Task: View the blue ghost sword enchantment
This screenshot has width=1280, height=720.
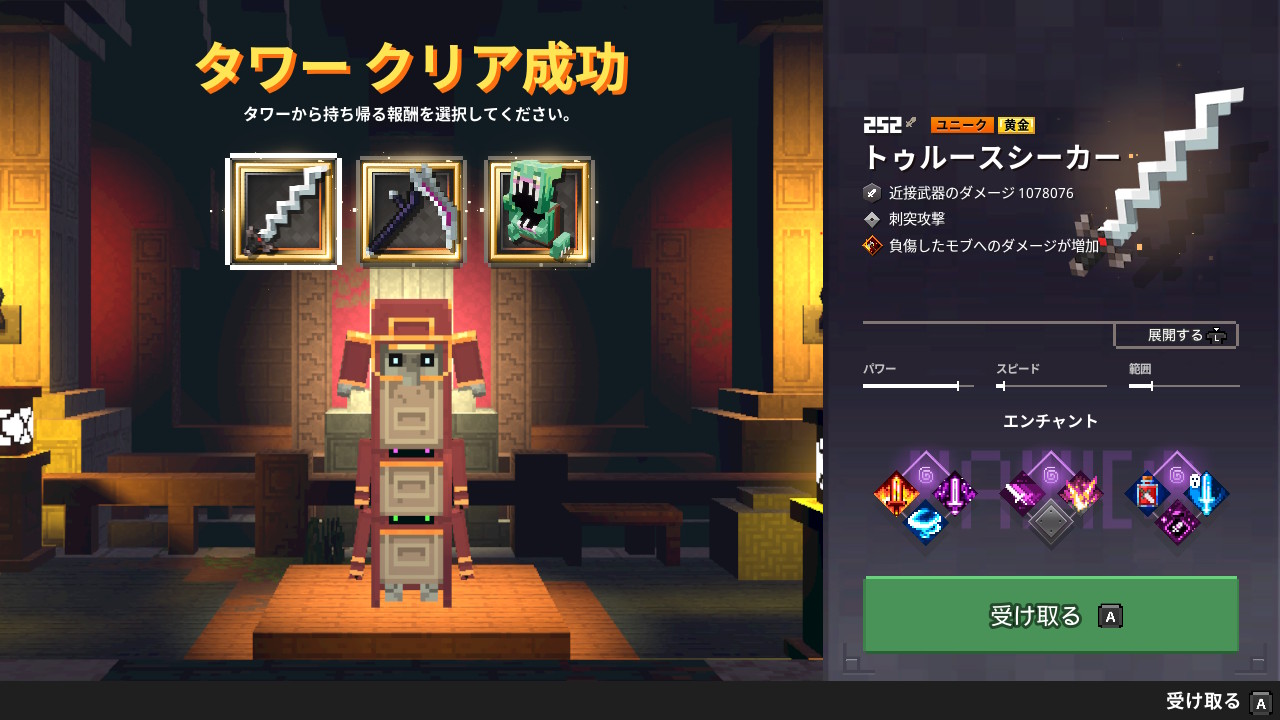Action: [1206, 493]
